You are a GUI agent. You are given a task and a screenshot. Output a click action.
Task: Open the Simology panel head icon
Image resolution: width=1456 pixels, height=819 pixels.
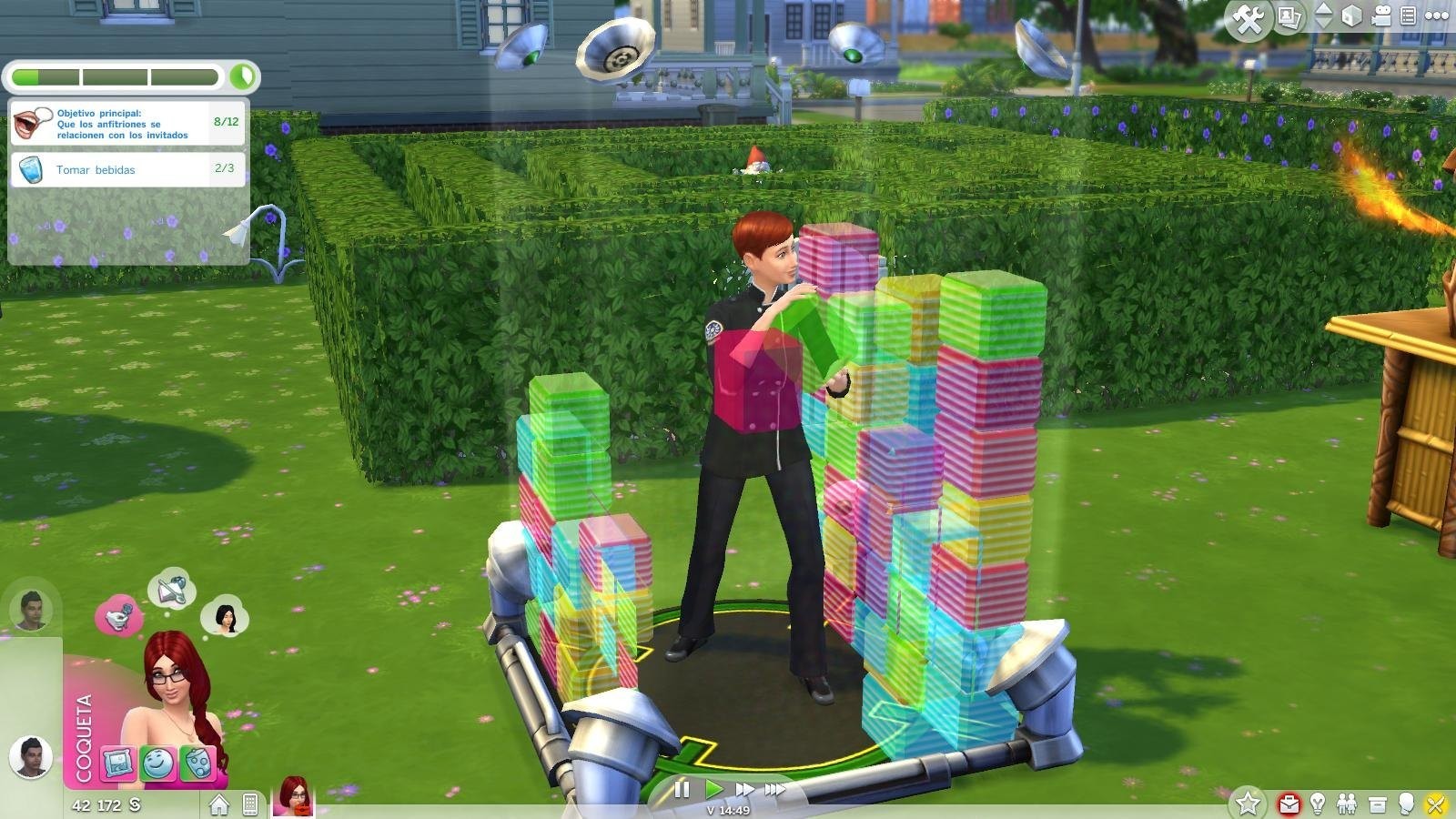[x=1408, y=804]
